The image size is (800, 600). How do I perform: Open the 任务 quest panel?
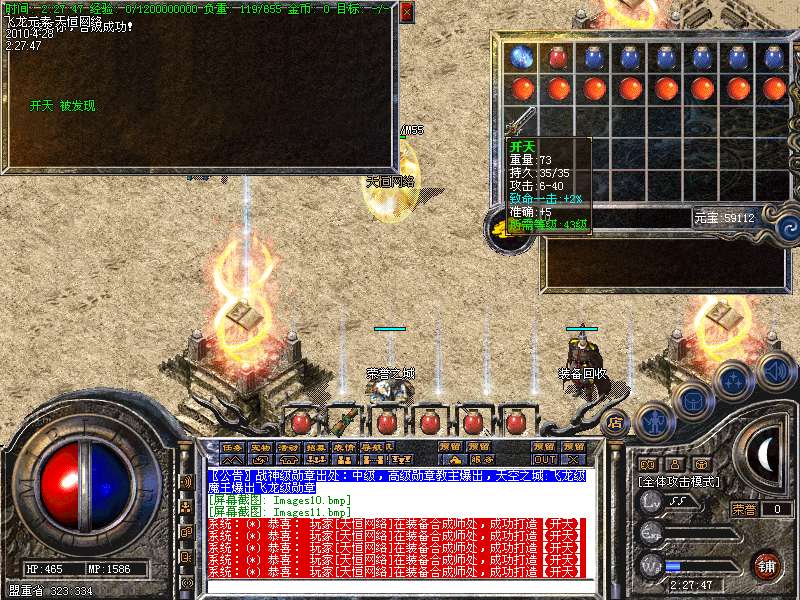pos(232,447)
